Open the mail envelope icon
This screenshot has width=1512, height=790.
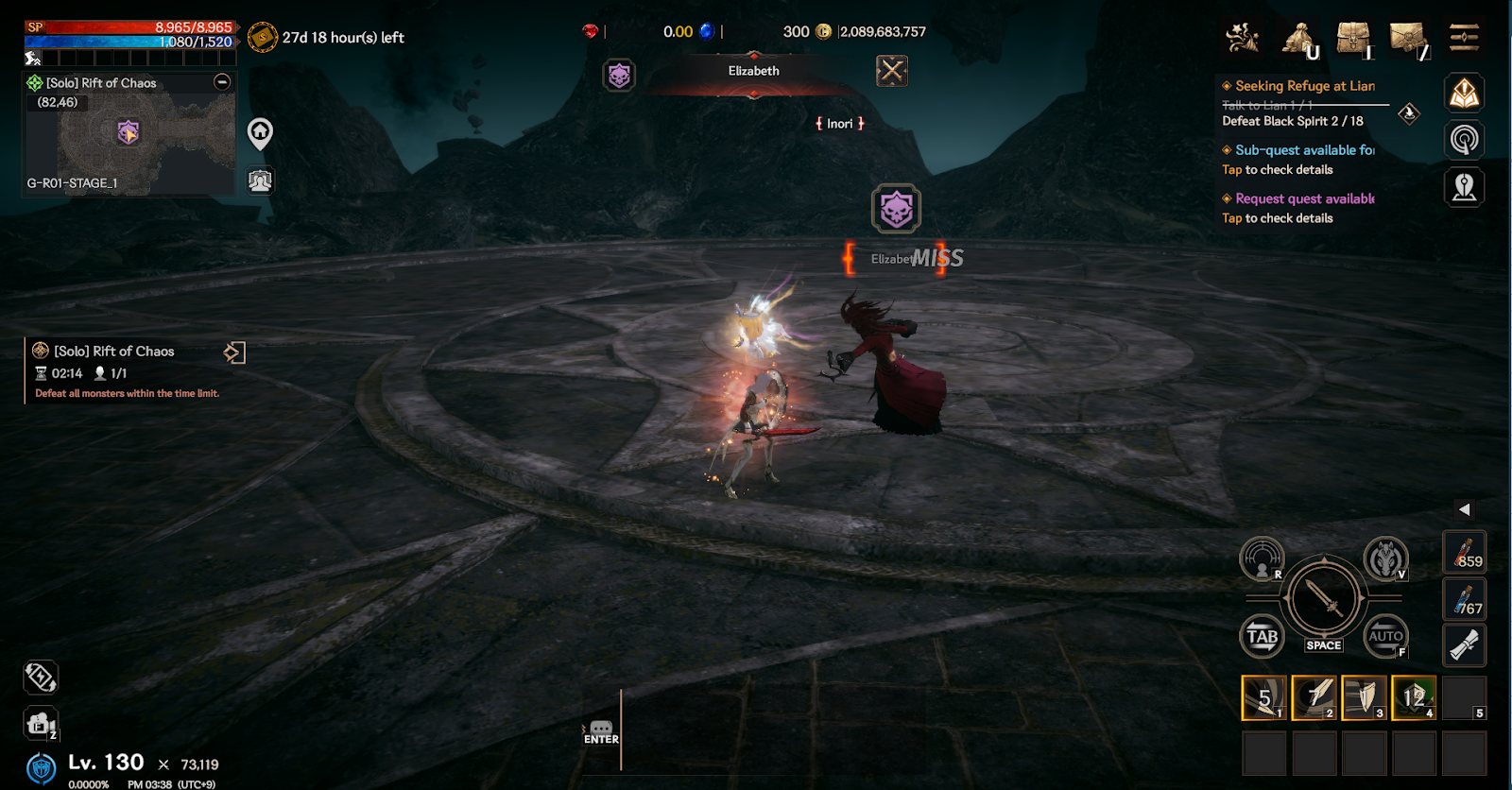(1408, 39)
